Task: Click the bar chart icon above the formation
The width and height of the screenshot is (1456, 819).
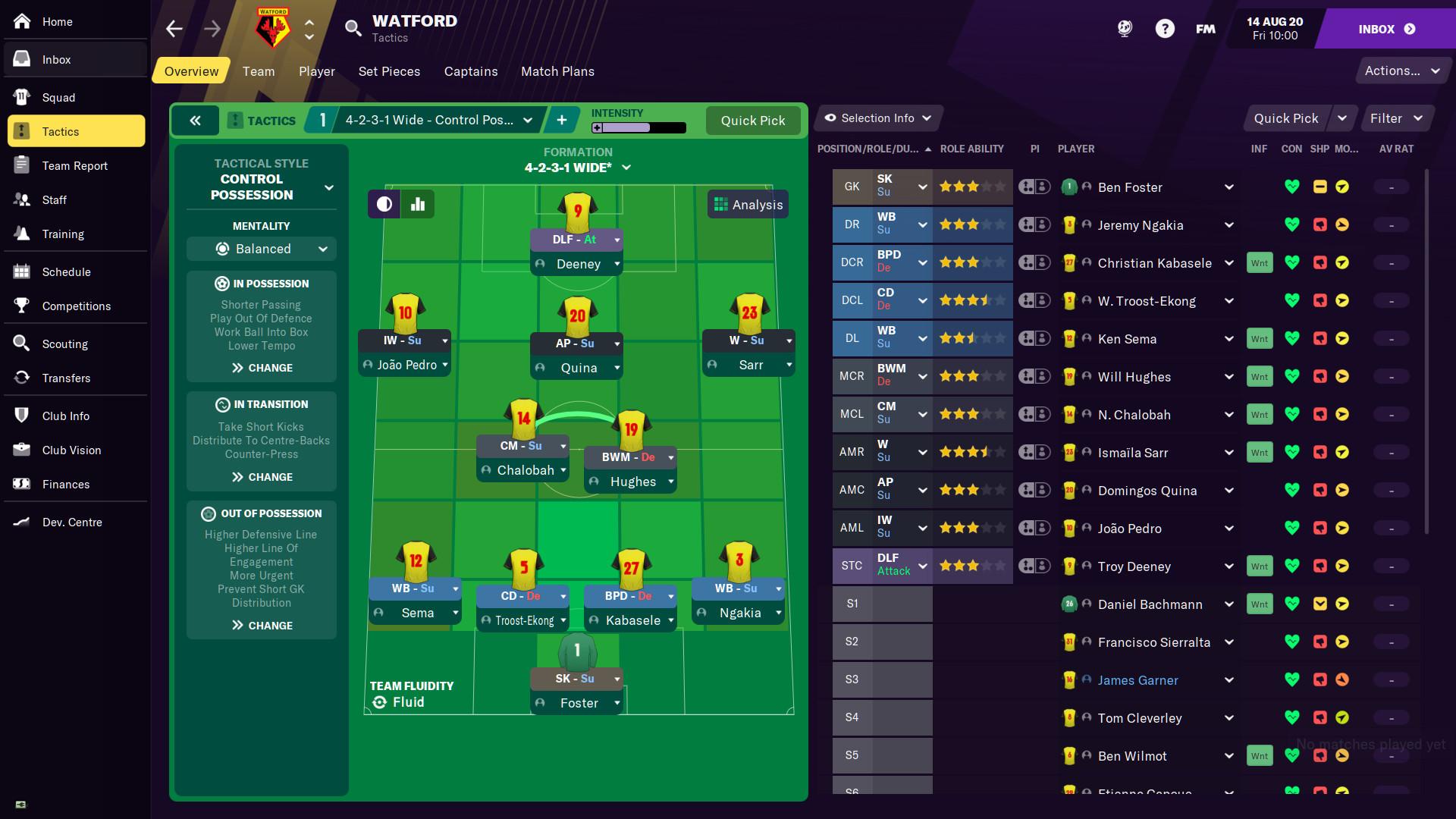Action: [417, 203]
